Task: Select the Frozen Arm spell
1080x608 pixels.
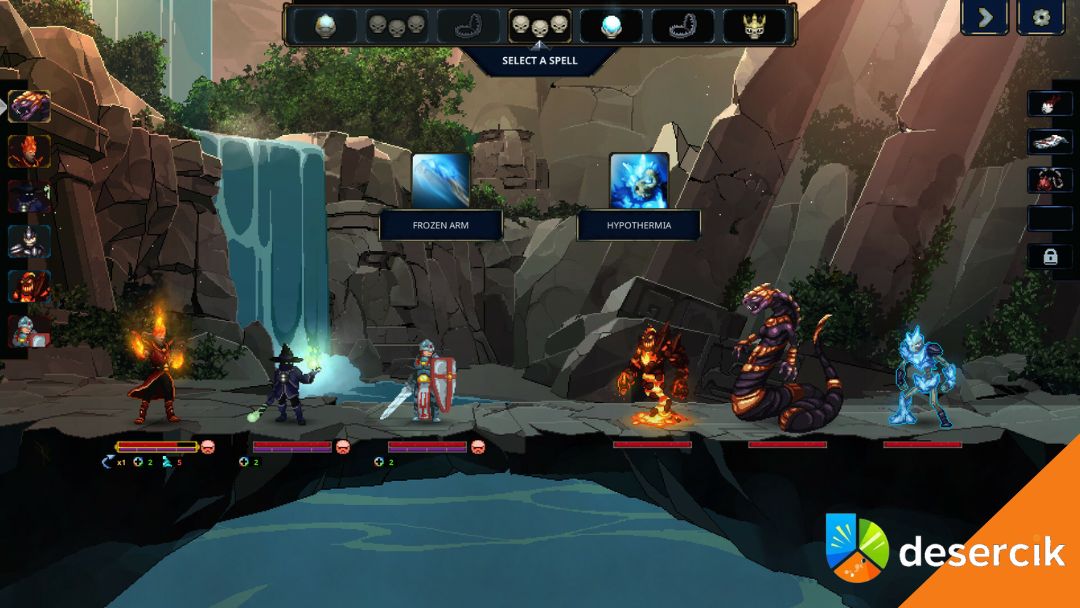Action: click(441, 180)
